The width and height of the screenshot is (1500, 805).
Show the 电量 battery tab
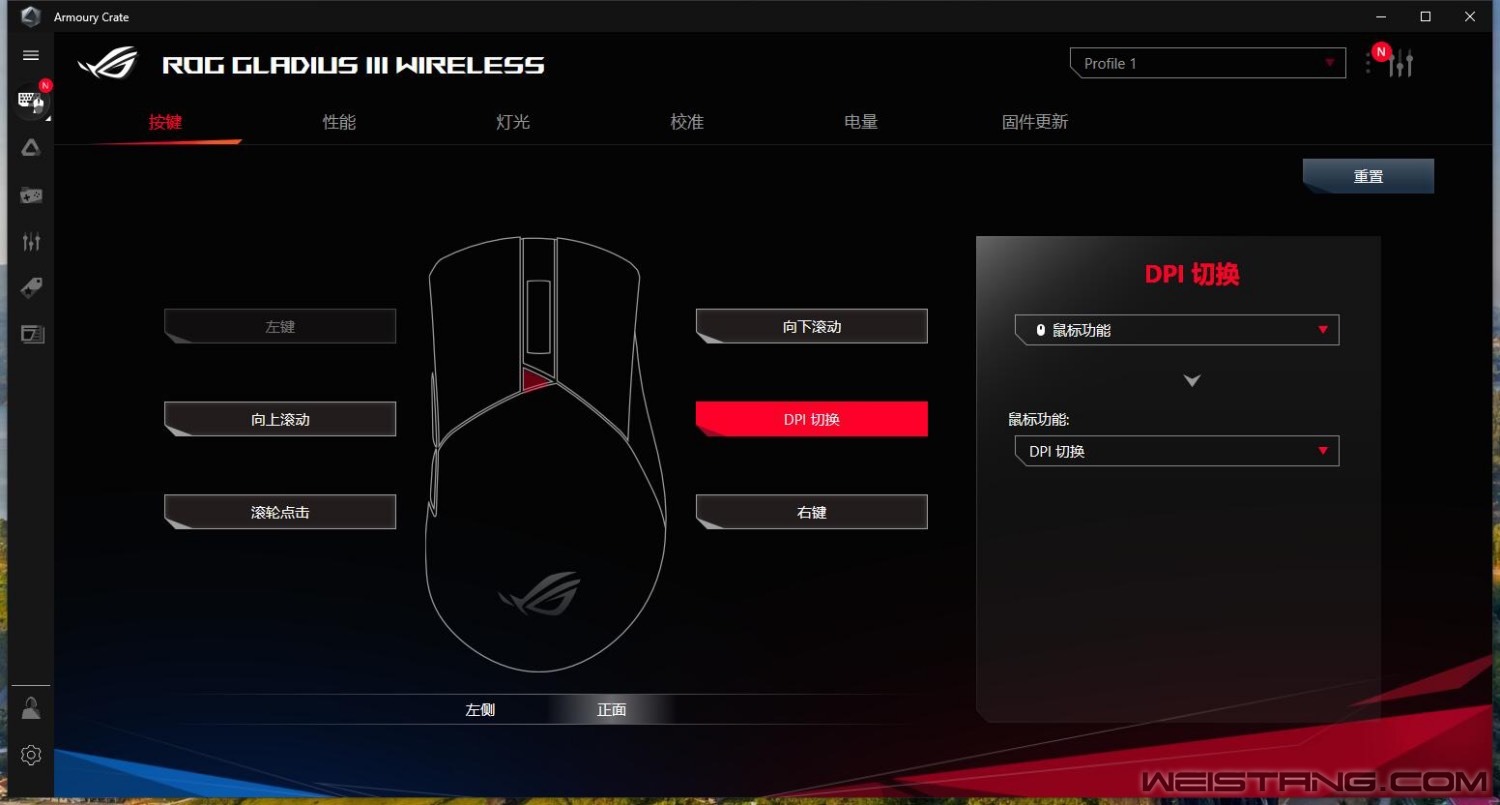click(861, 122)
